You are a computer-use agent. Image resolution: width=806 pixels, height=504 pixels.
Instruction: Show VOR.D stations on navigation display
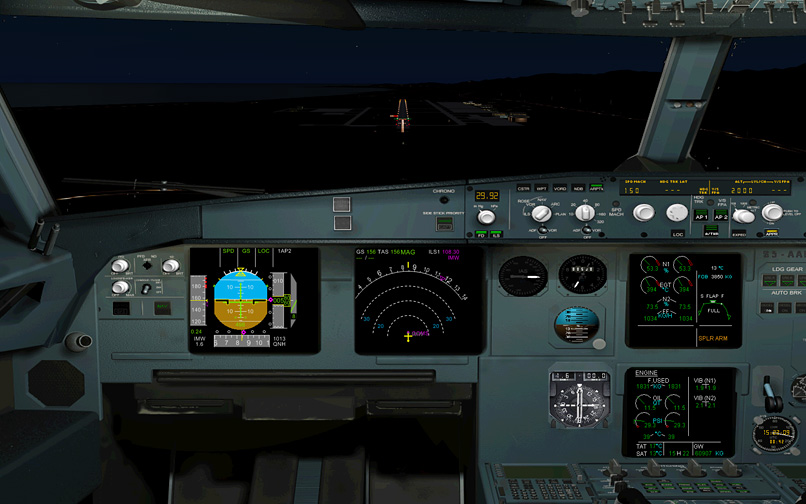(x=559, y=188)
